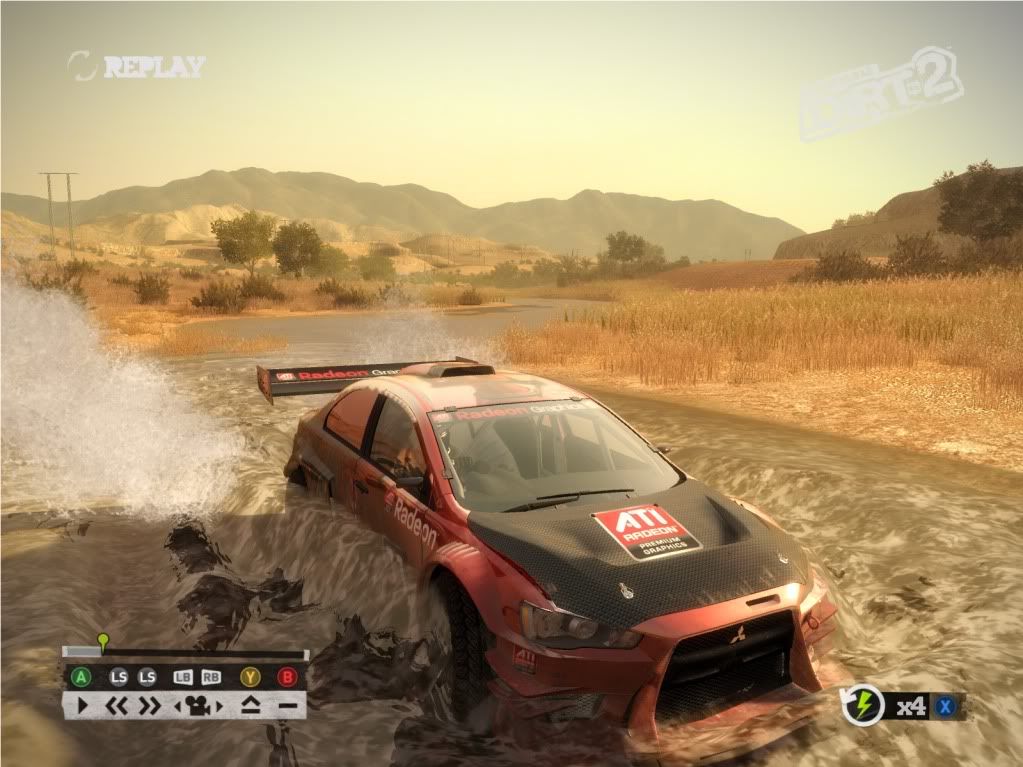
Task: Rewind the replay with the double-left chevrons
Action: [x=118, y=706]
